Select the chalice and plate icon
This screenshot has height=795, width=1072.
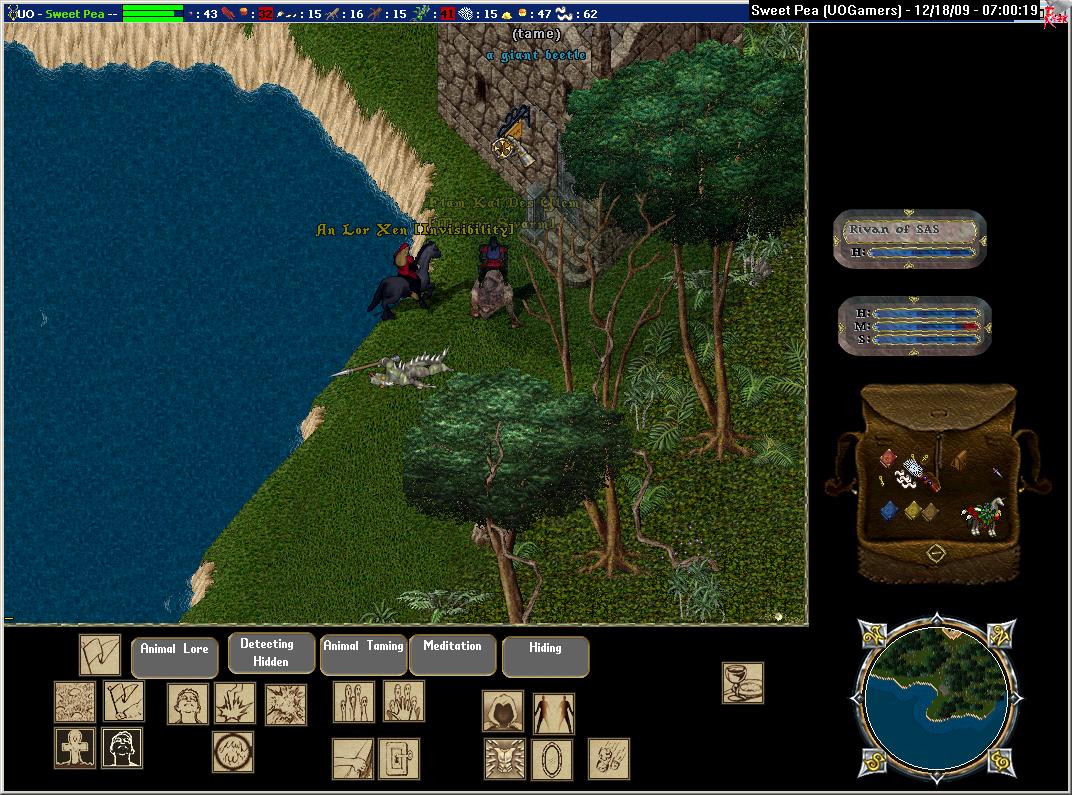(743, 683)
